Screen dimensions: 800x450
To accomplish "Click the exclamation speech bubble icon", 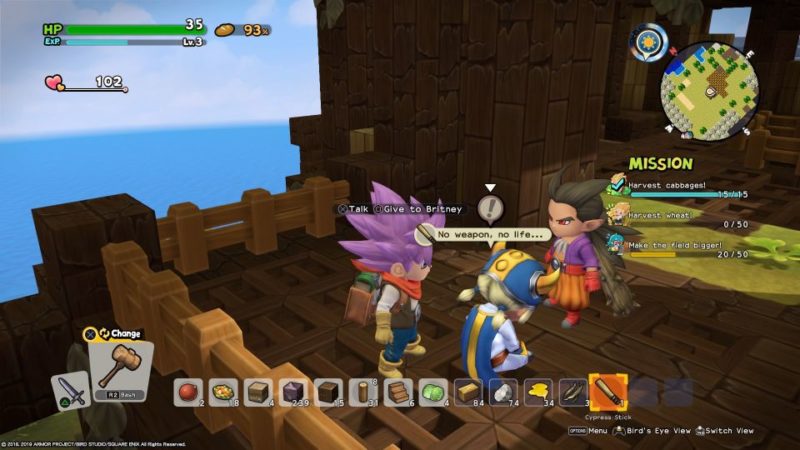I will [x=490, y=208].
